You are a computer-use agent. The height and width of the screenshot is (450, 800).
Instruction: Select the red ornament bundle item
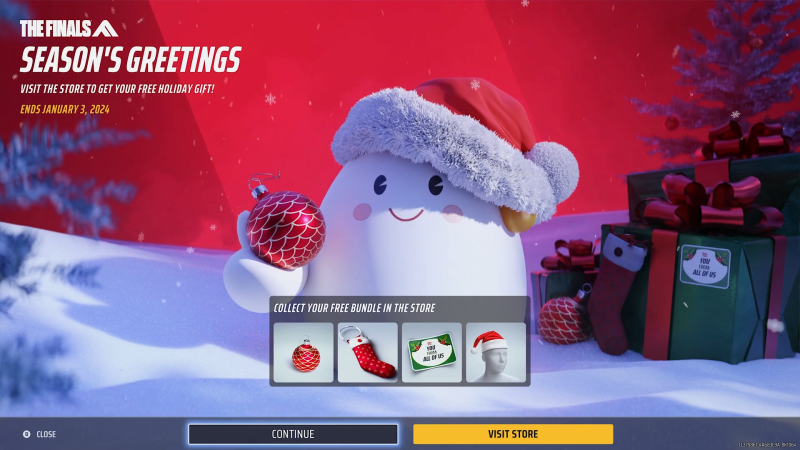click(x=304, y=352)
